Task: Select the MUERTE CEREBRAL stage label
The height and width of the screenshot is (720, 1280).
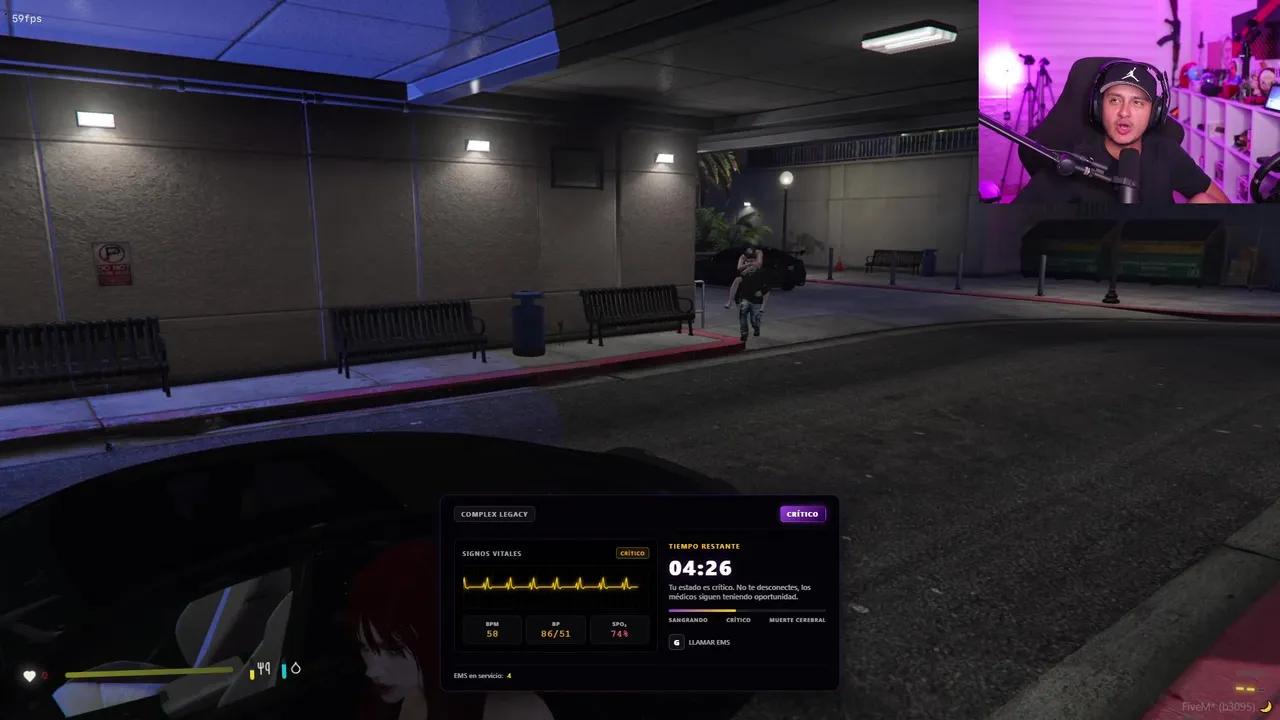Action: pos(800,620)
